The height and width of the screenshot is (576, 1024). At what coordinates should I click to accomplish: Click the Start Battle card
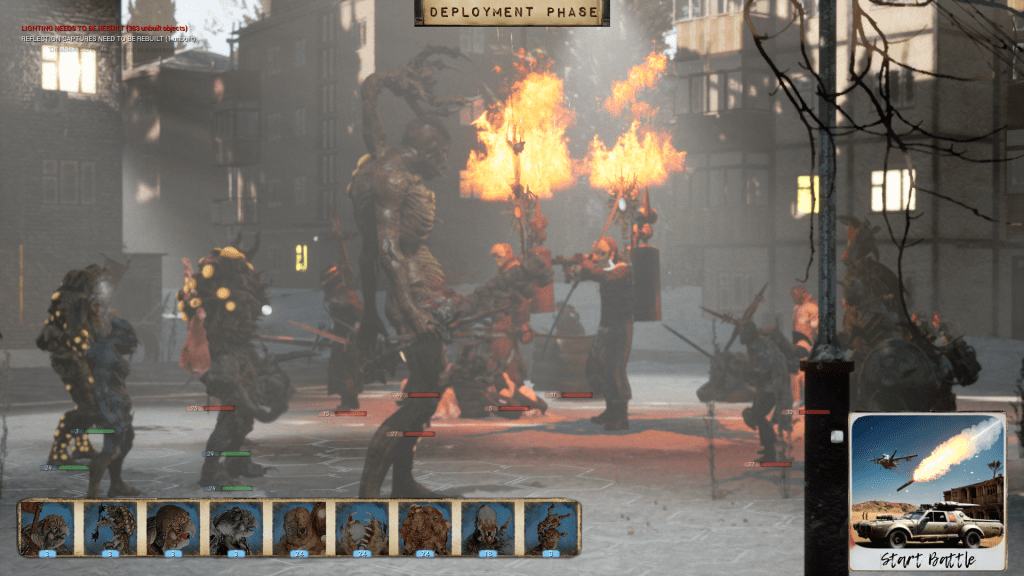[x=927, y=490]
